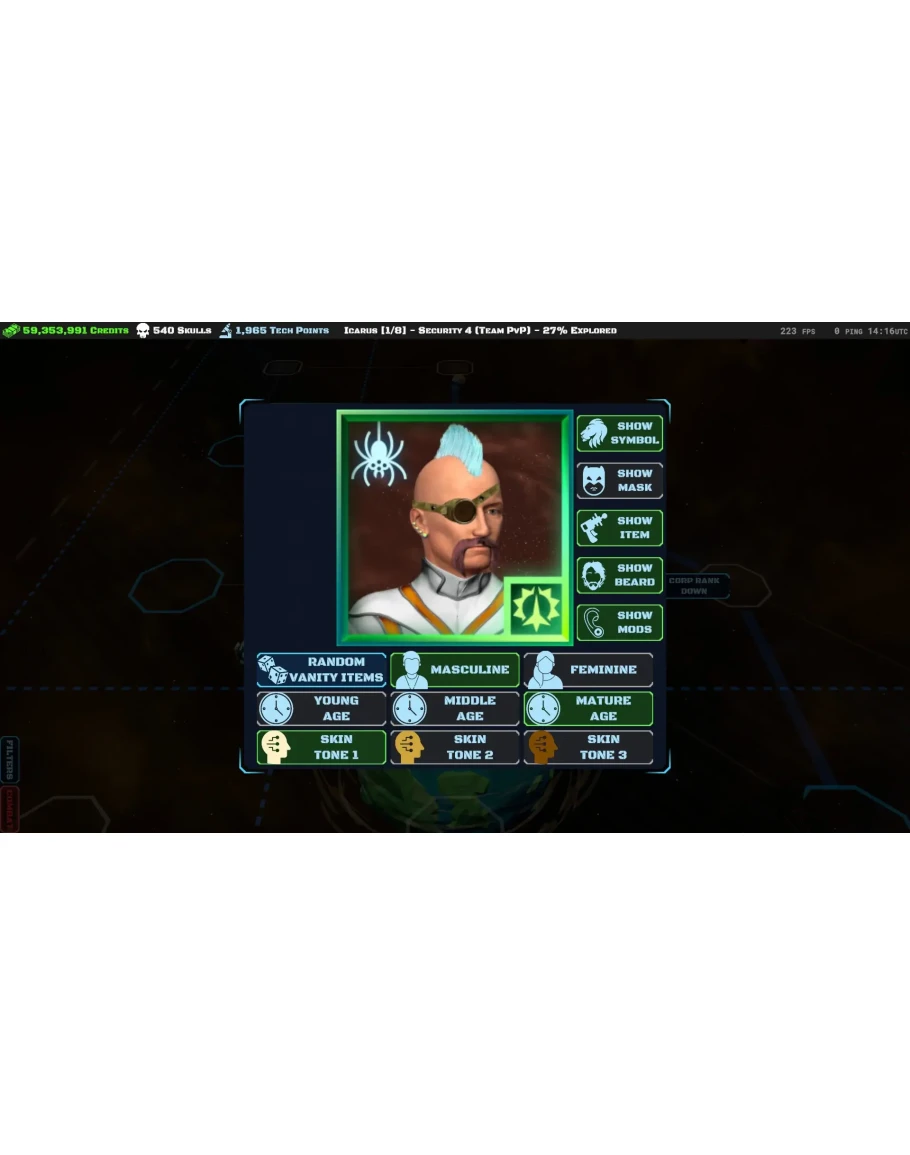This screenshot has width=910, height=1155.
Task: Choose Skin Tone 2
Action: (x=455, y=748)
